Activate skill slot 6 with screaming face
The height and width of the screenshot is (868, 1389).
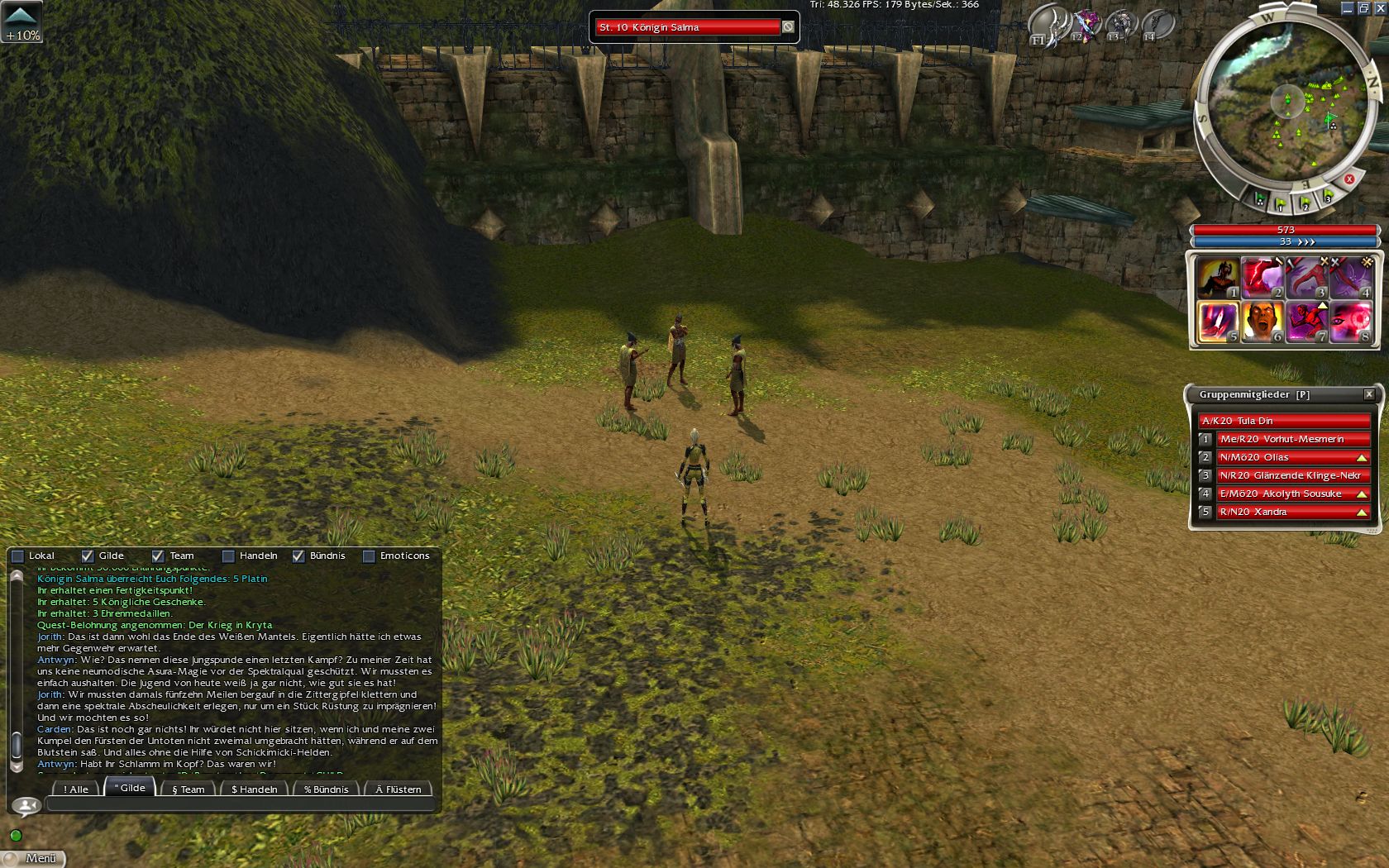(1263, 322)
